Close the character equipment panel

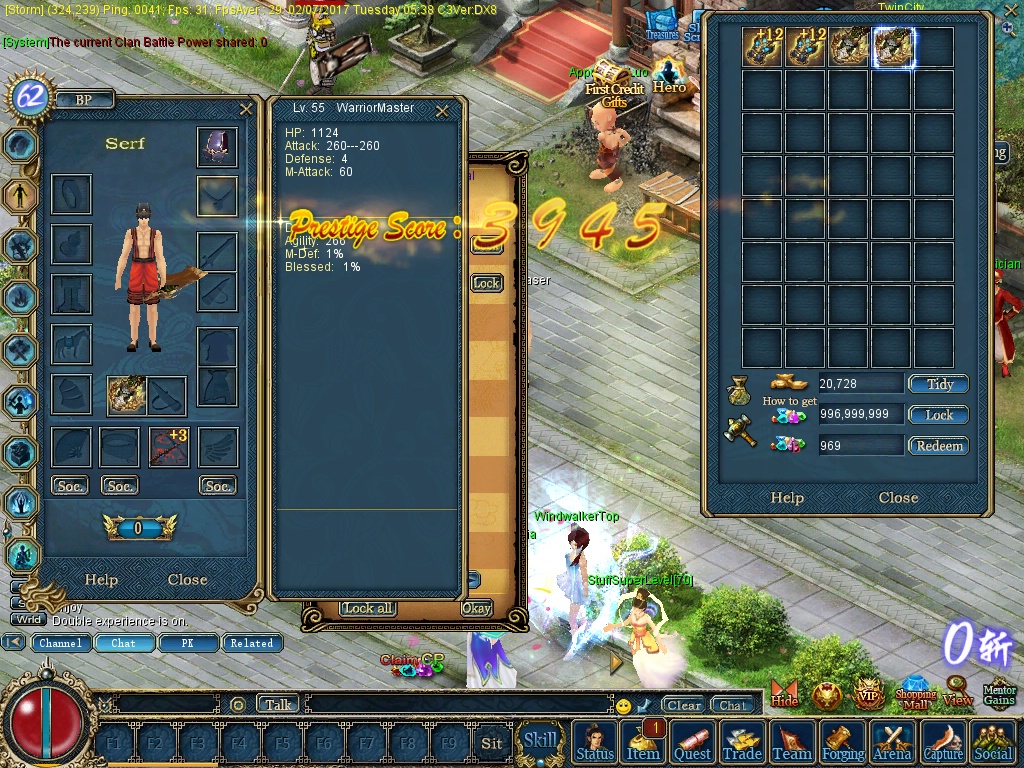click(x=187, y=580)
